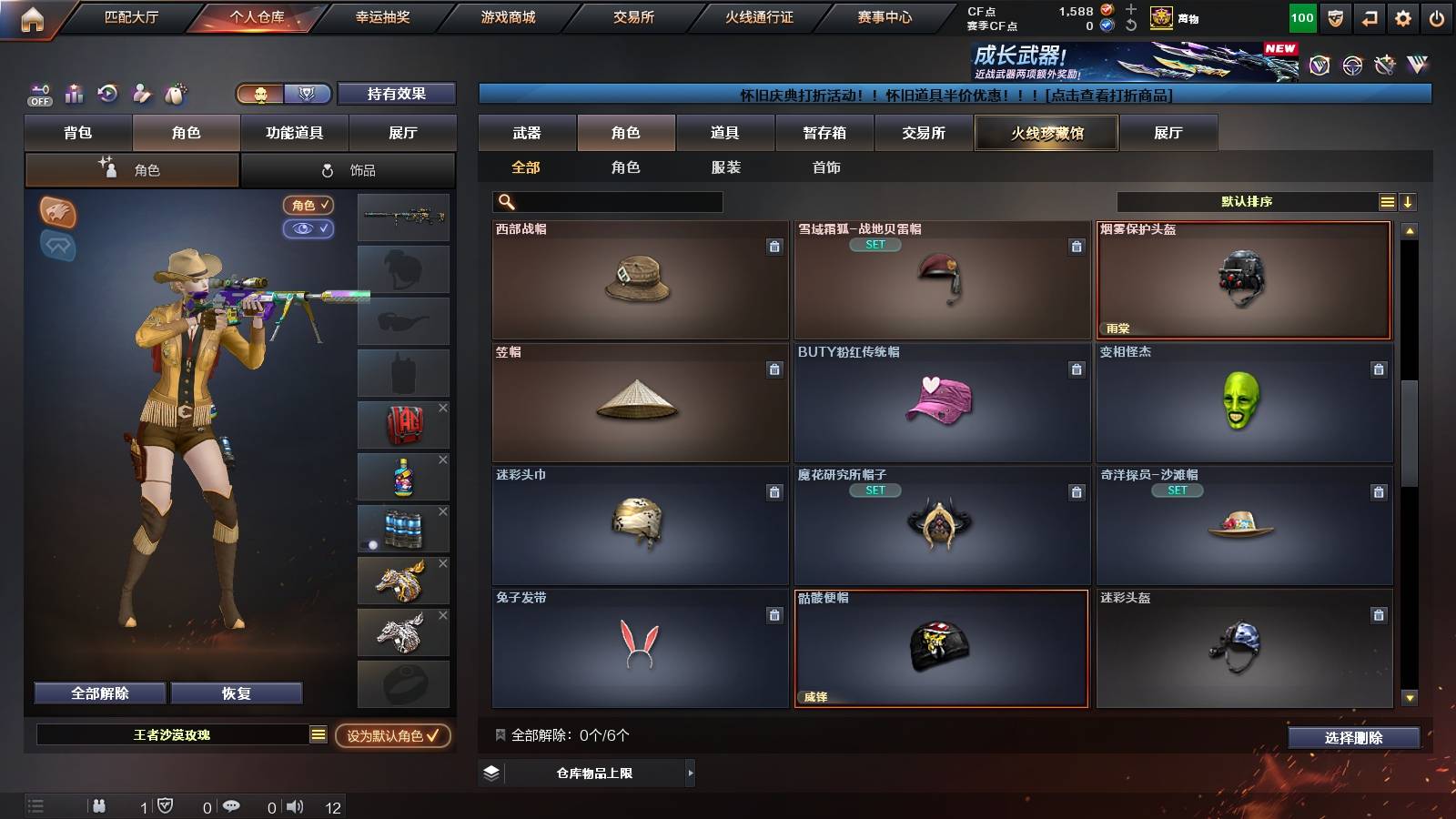Click the return arrow icon at top right
The width and height of the screenshot is (1456, 819).
1368,16
